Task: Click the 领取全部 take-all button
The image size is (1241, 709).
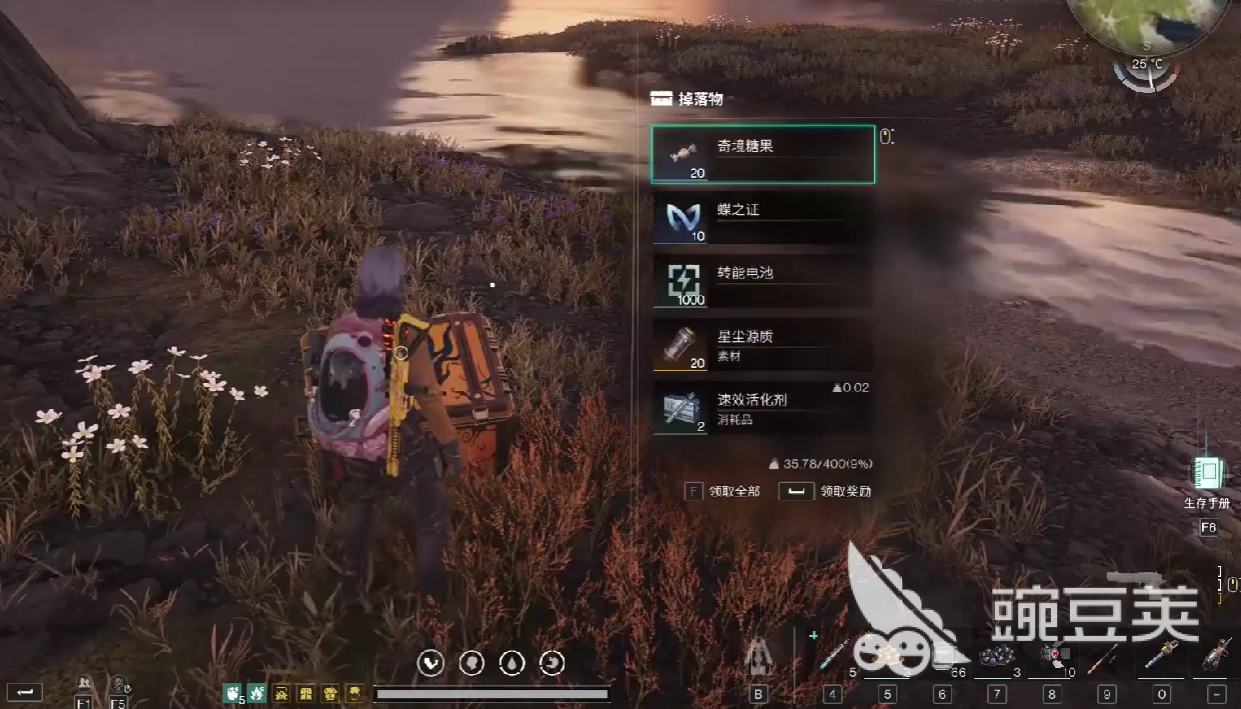Action: [x=724, y=491]
